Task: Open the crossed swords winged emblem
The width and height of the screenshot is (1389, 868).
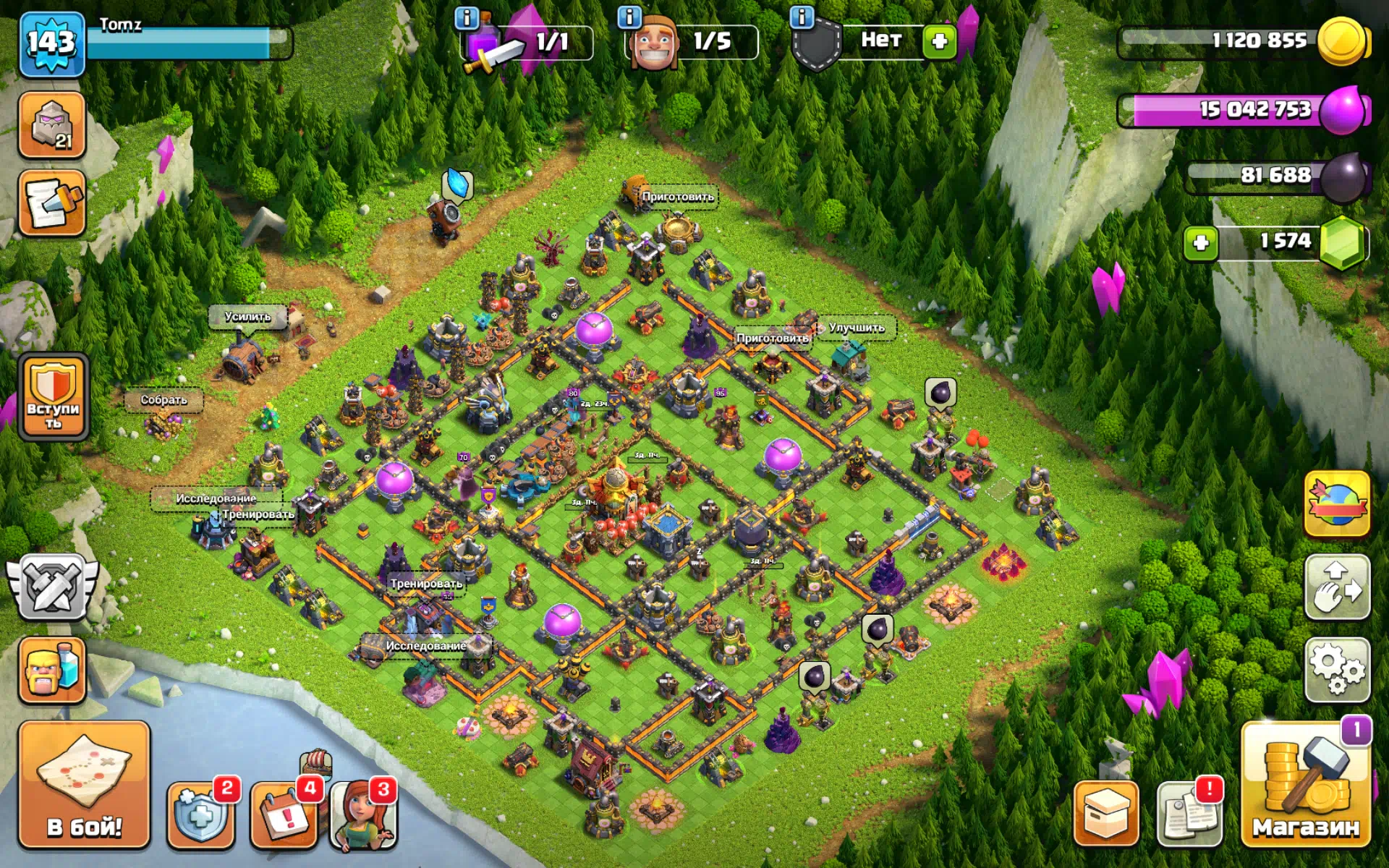Action: 52,587
